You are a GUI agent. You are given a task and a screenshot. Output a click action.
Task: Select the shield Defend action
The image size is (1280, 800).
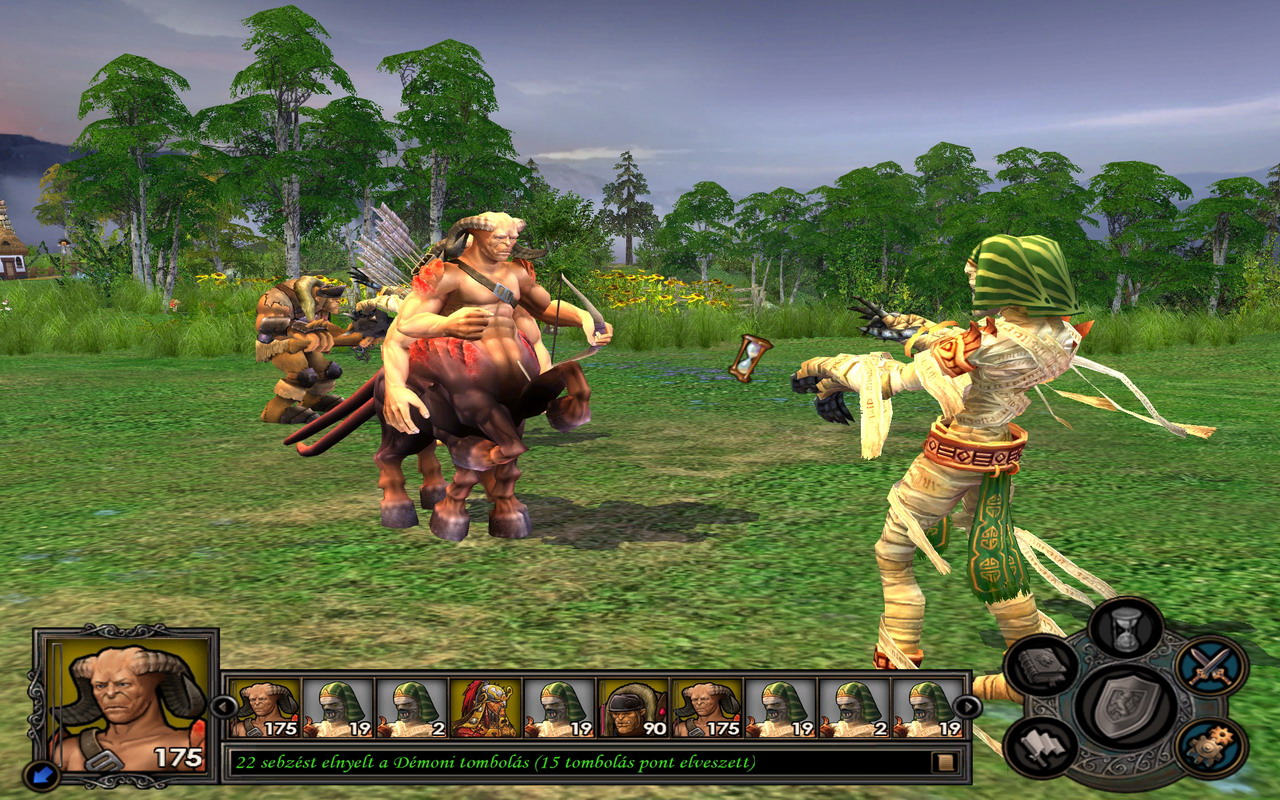coord(1124,705)
